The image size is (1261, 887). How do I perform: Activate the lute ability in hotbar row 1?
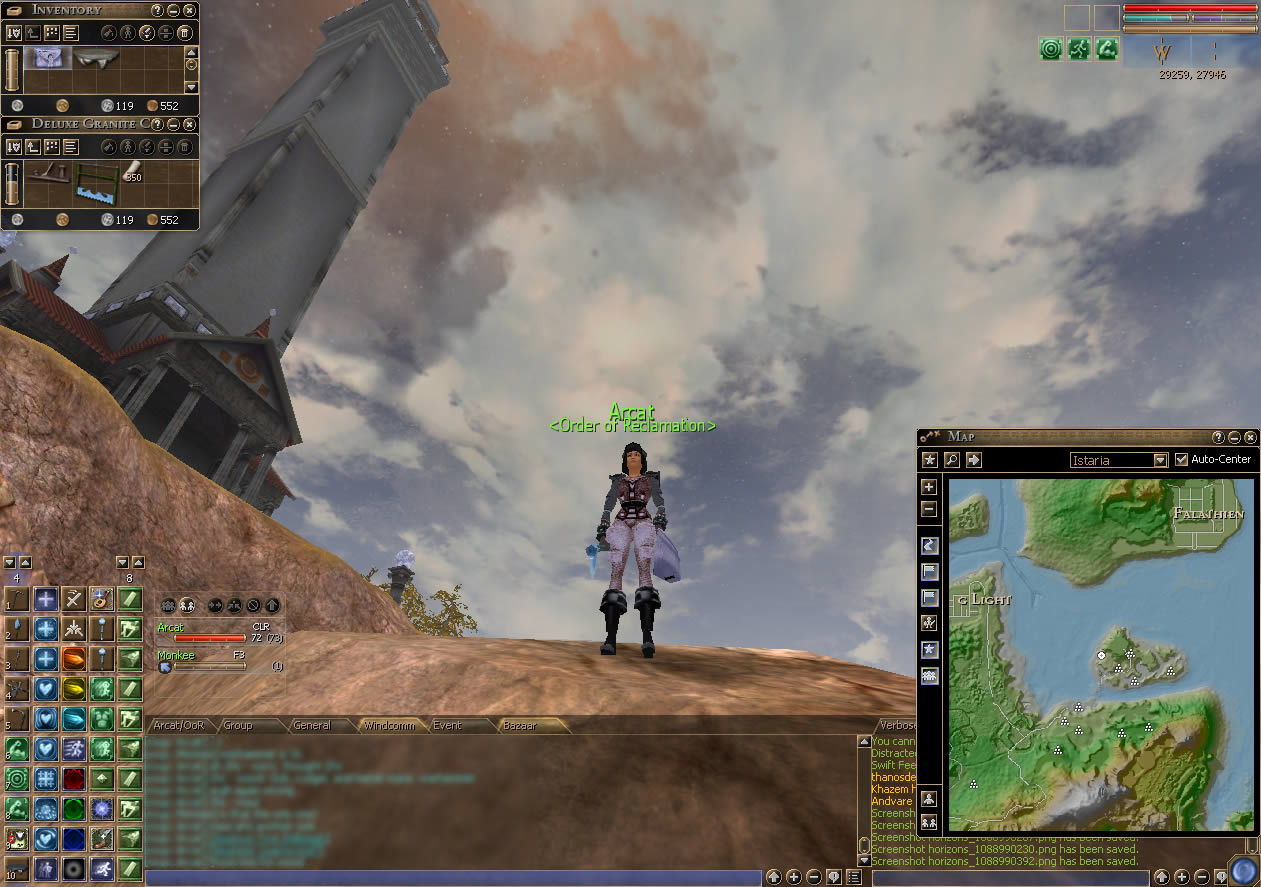[102, 599]
